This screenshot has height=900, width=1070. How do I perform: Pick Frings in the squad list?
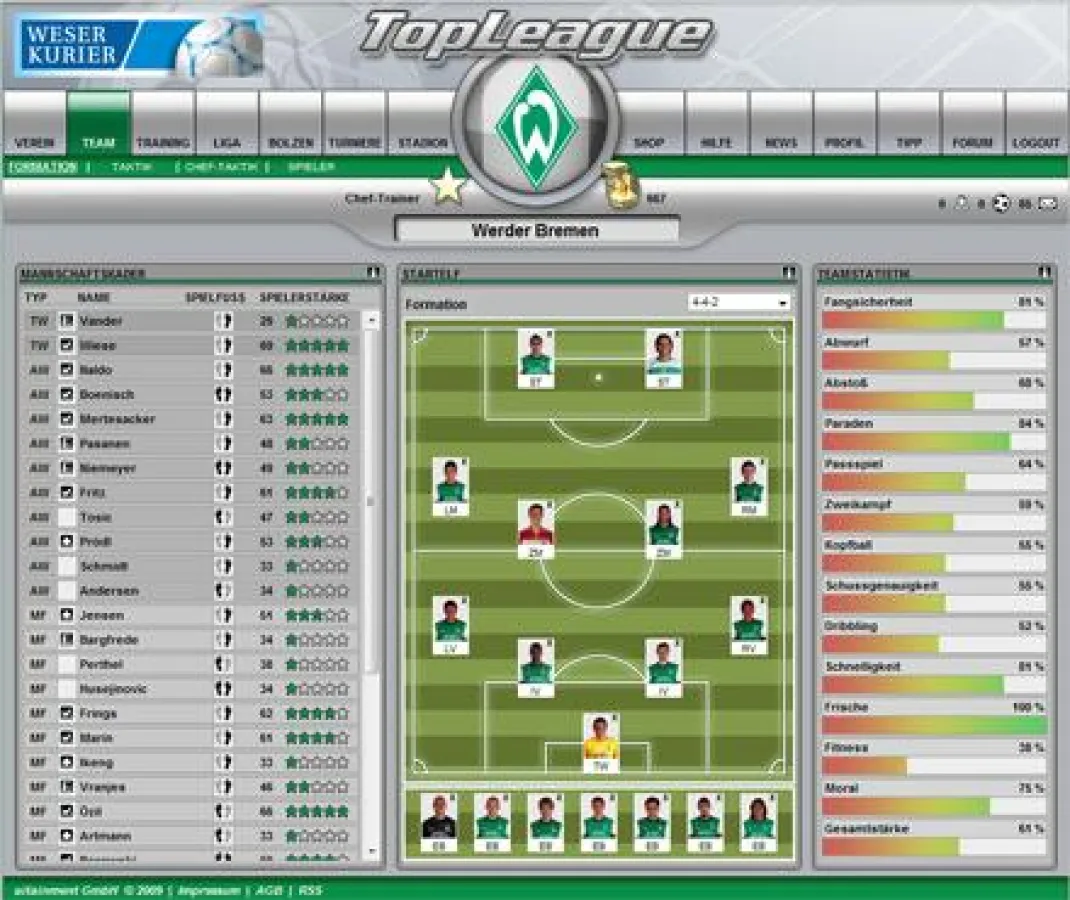coord(100,714)
